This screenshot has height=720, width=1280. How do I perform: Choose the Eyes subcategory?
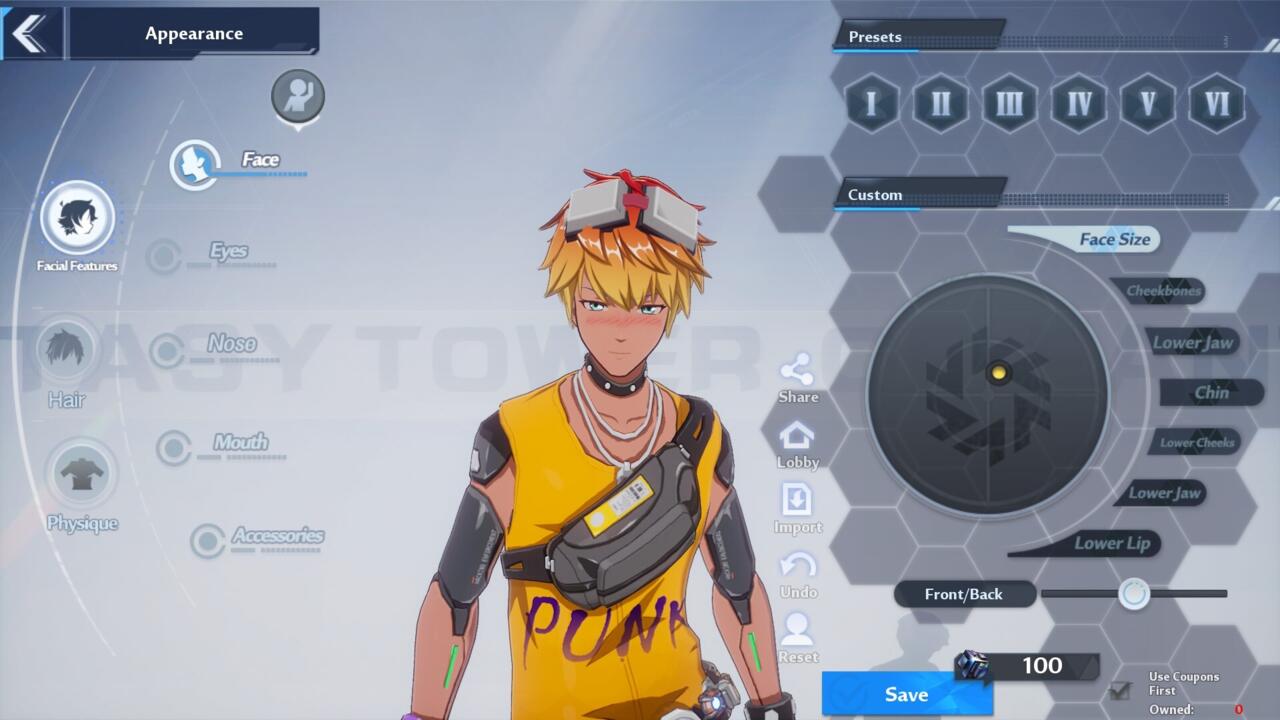228,251
